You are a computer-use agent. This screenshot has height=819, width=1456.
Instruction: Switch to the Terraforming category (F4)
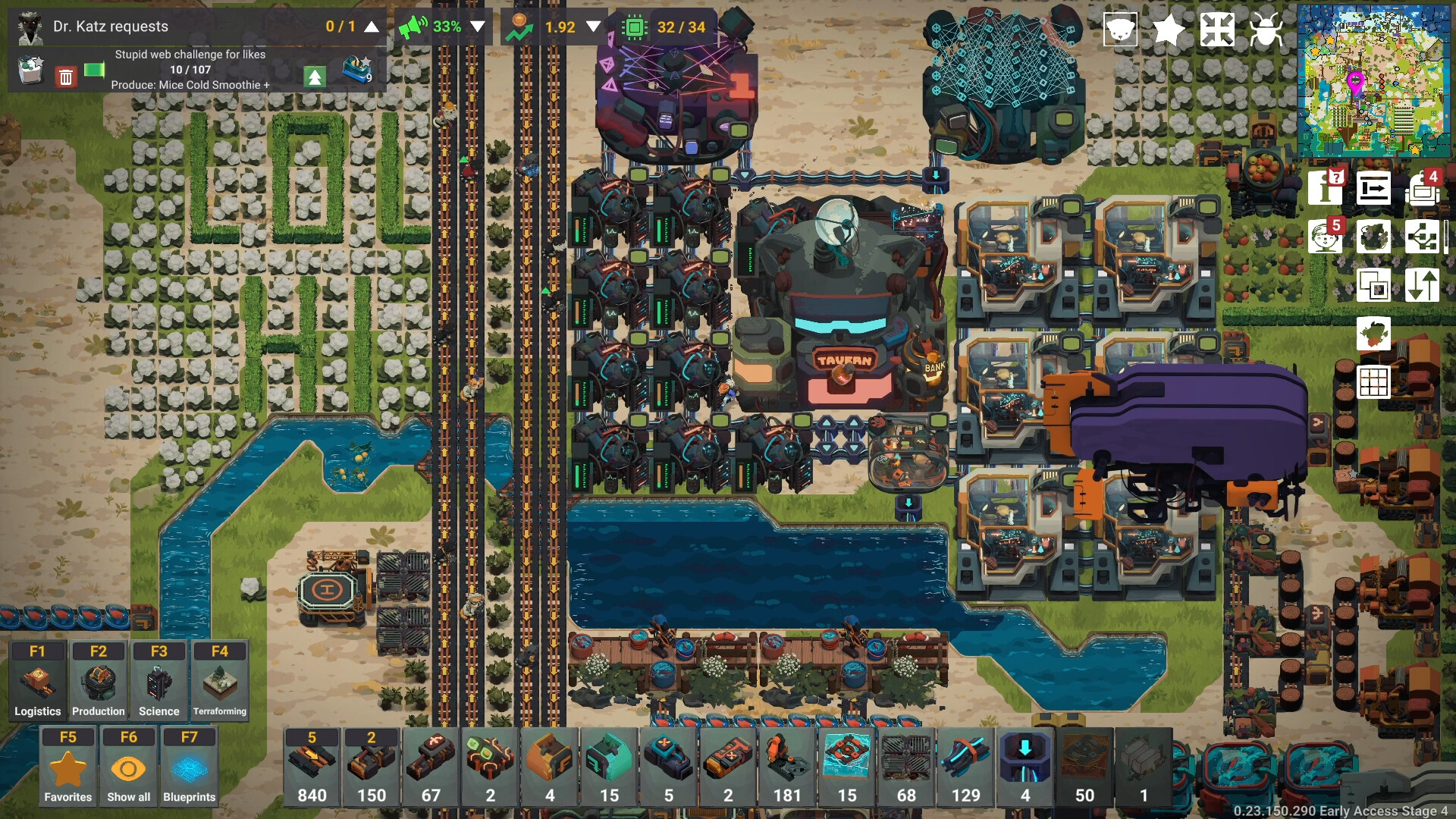[220, 680]
